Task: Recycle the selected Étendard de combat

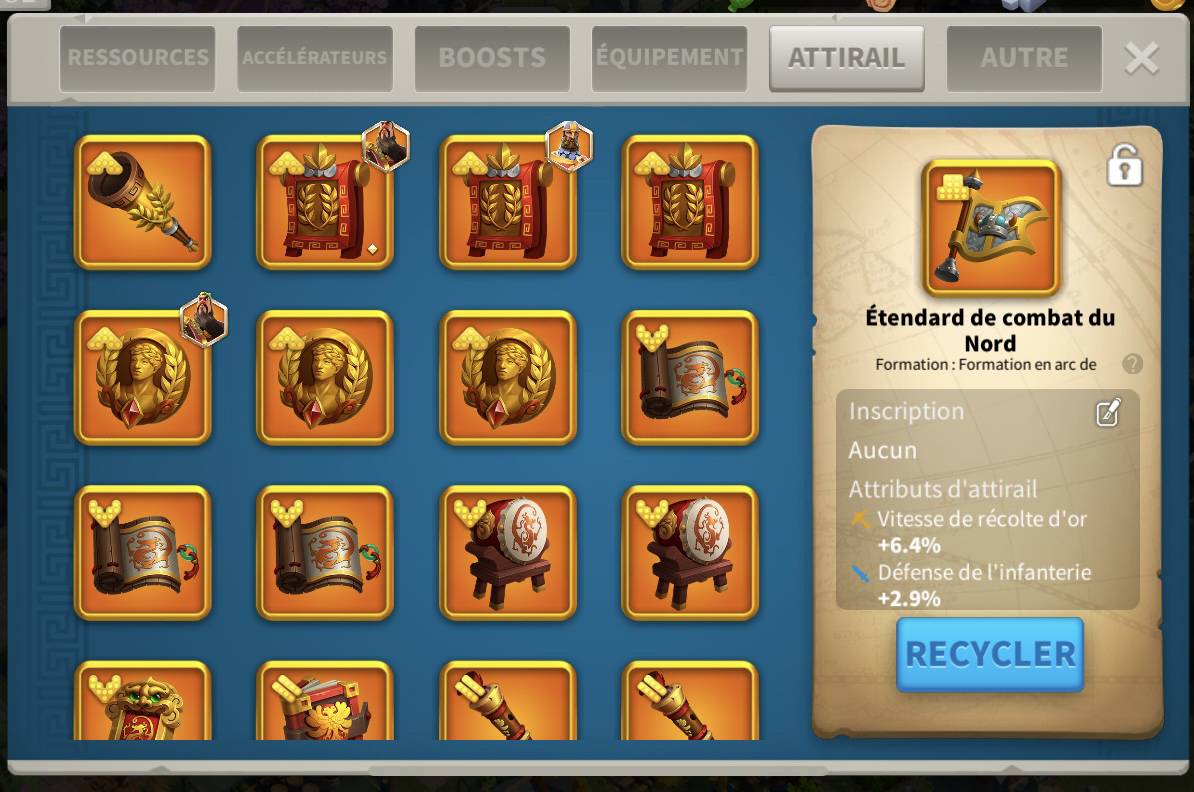Action: pos(990,654)
